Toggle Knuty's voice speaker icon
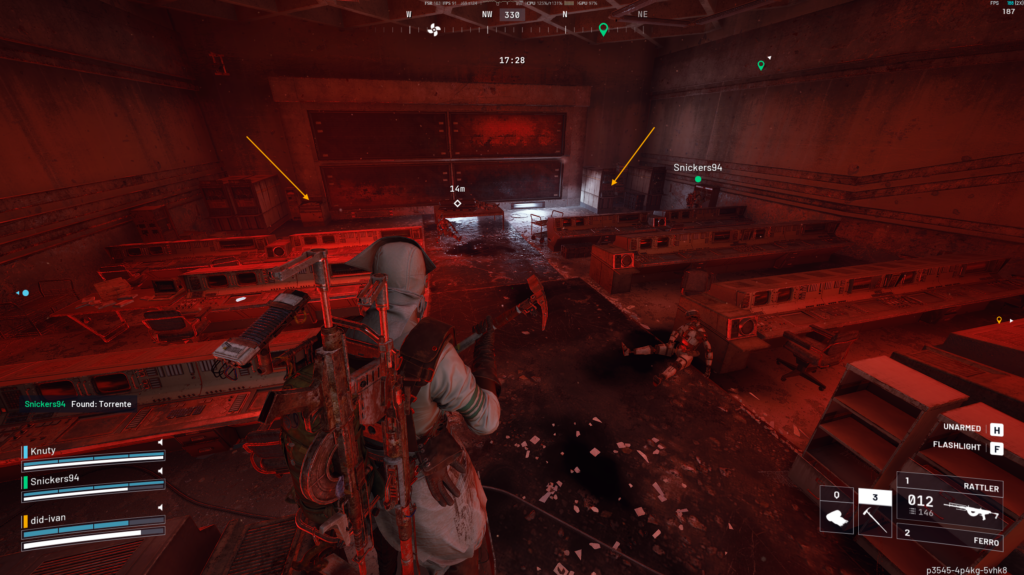The height and width of the screenshot is (575, 1024). coord(159,442)
